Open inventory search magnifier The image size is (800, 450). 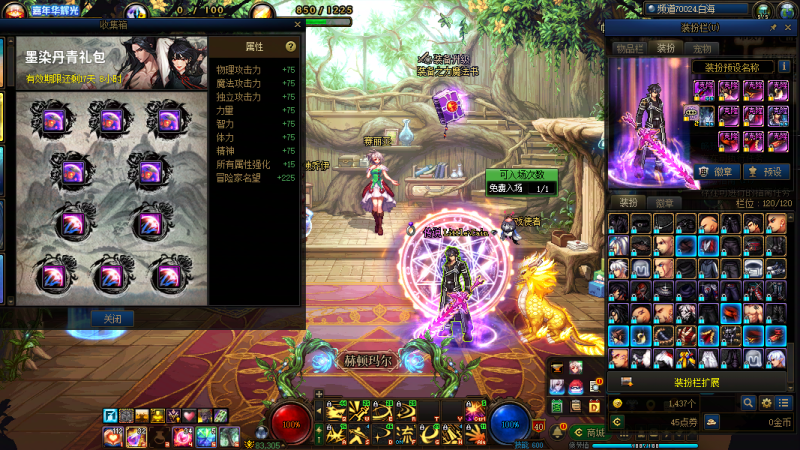(747, 402)
